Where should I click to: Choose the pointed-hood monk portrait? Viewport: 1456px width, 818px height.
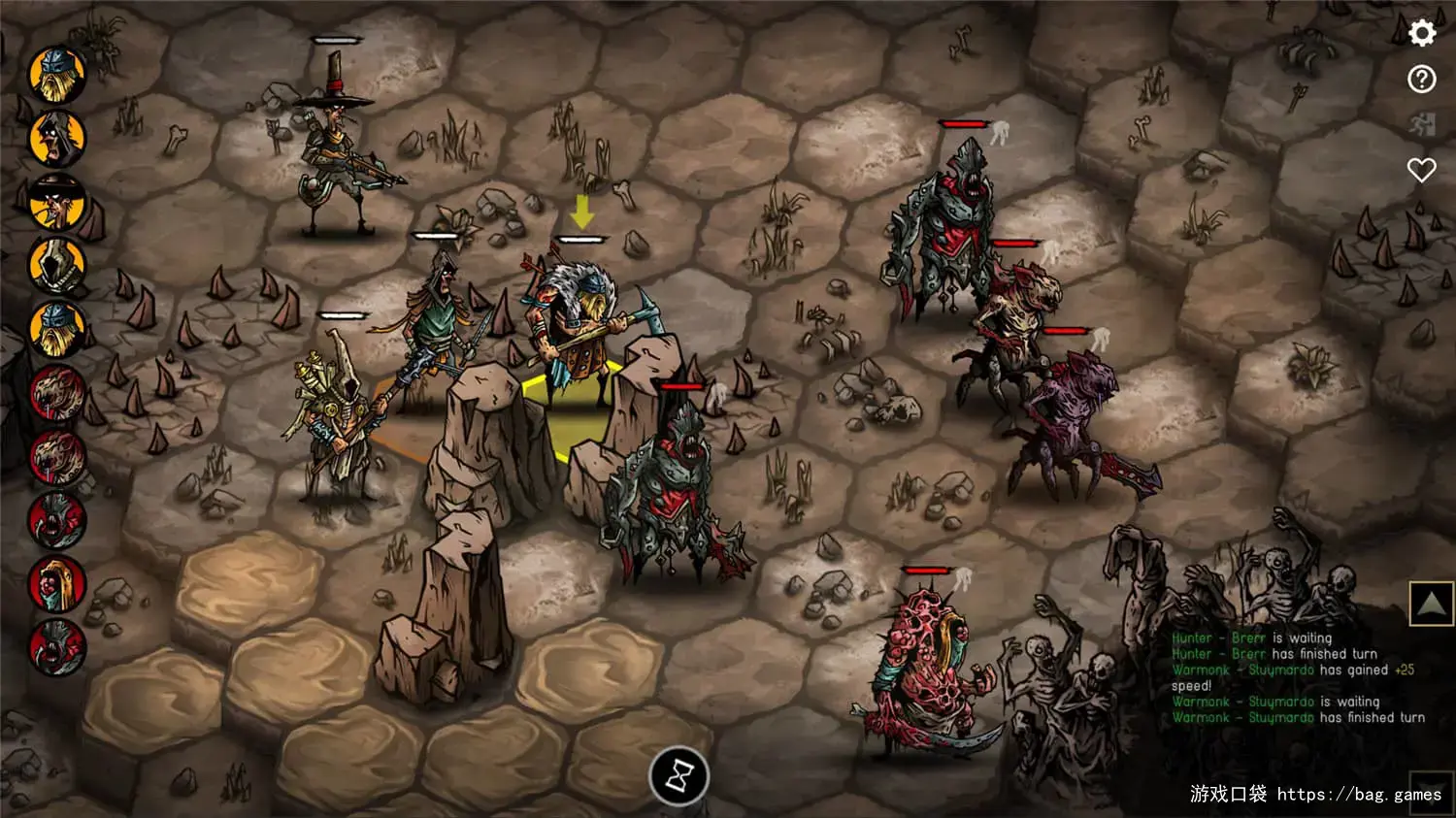tap(57, 266)
